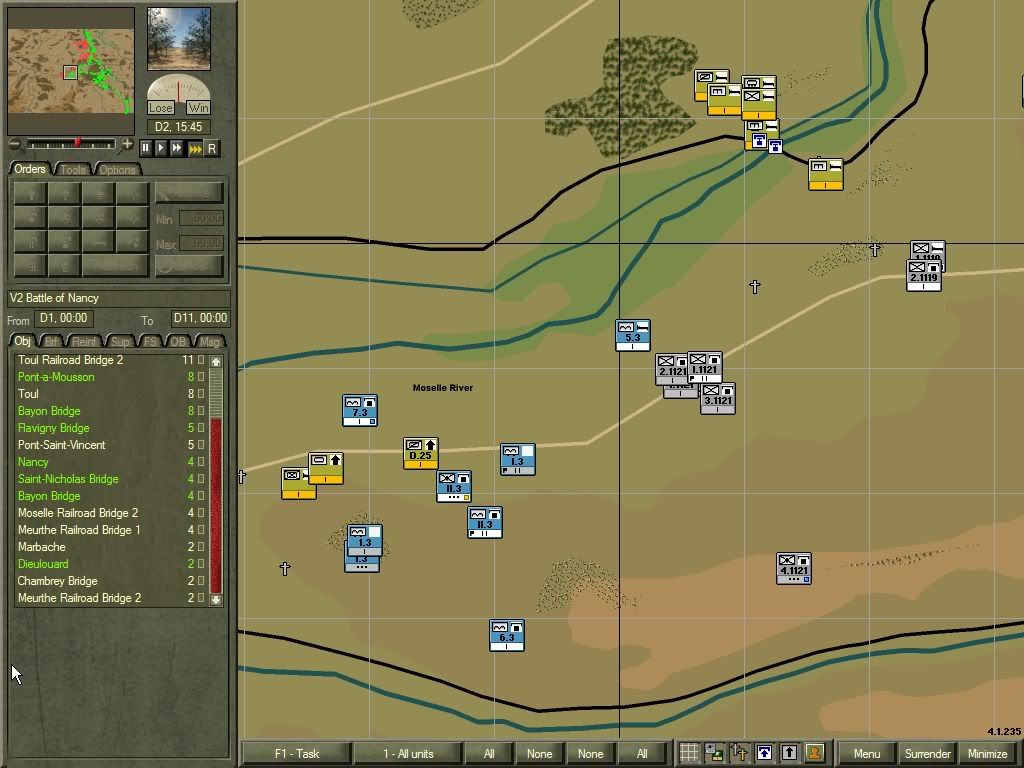Choose the Toul Railroad Bridge 2 objective
This screenshot has height=768, width=1024.
tap(70, 360)
